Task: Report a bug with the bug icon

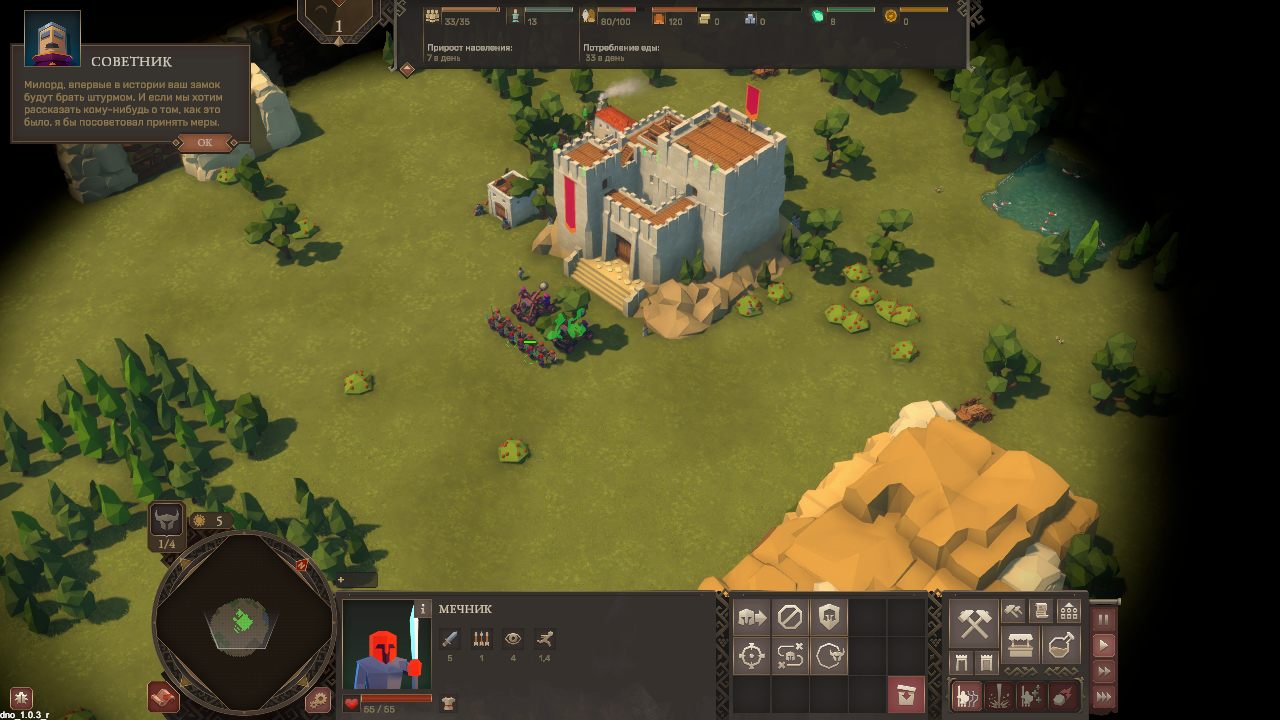Action: coord(20,698)
